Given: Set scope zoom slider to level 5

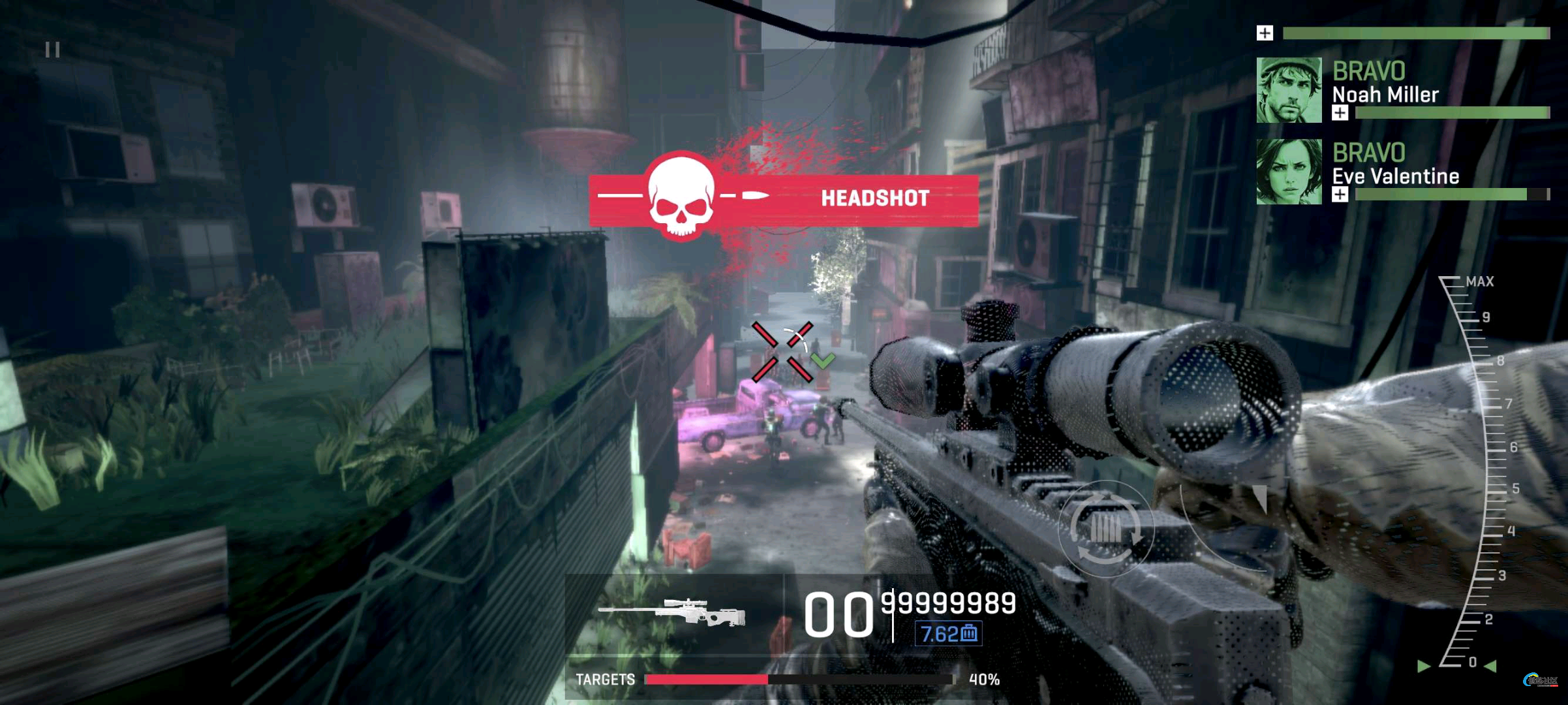Looking at the screenshot, I should [x=1493, y=488].
